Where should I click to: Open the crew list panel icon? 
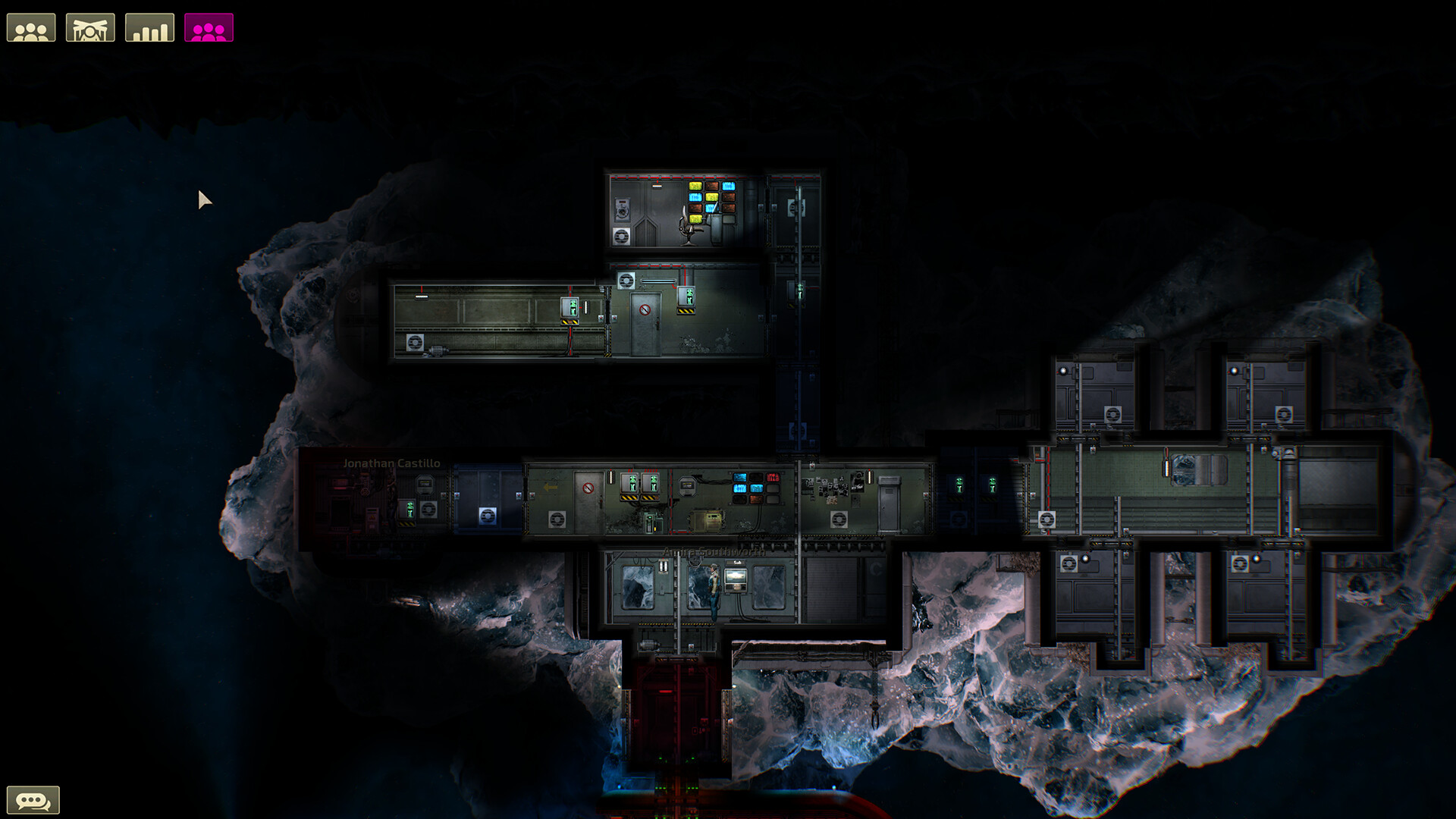(x=31, y=27)
